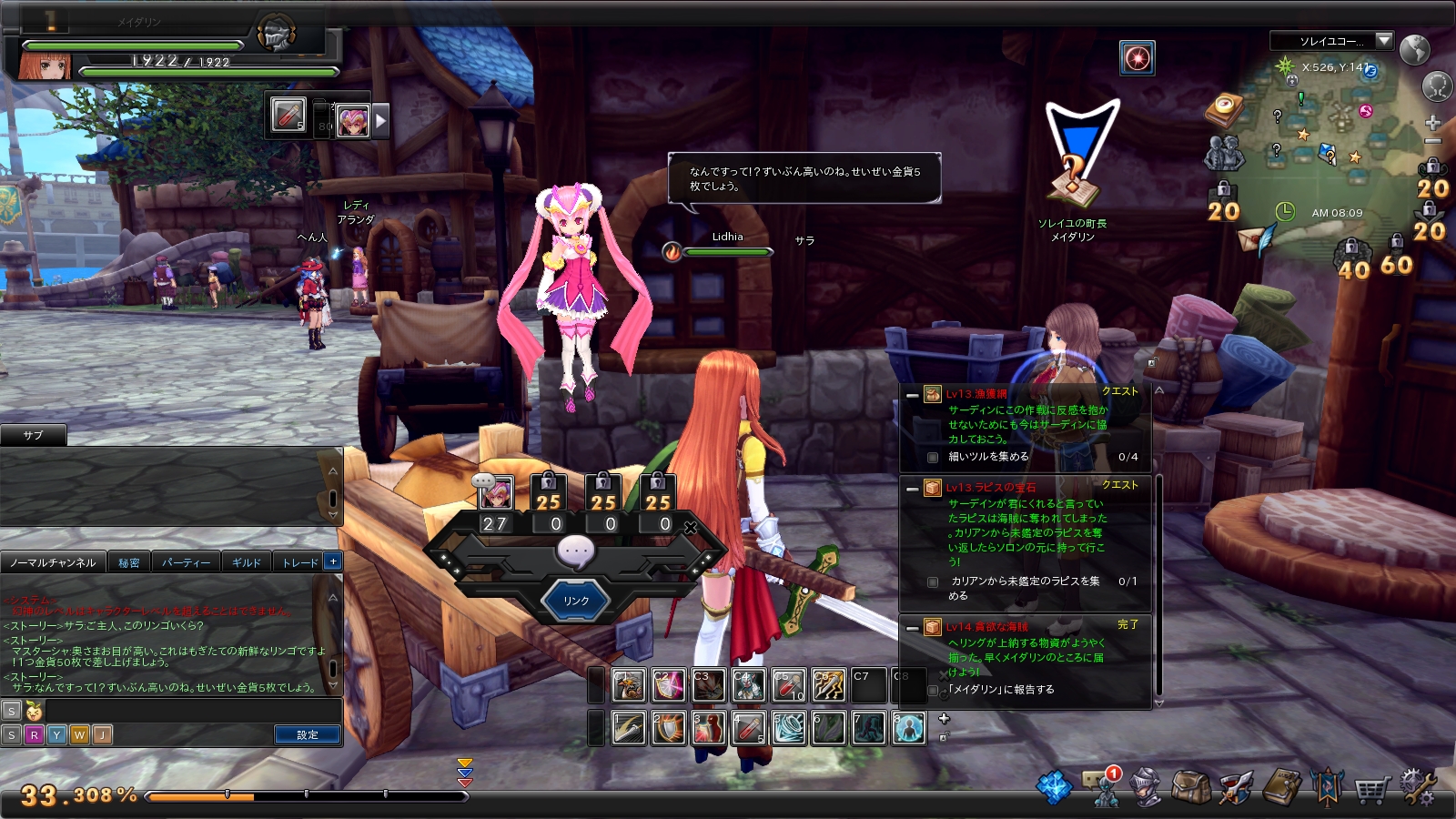The width and height of the screenshot is (1456, 819).
Task: Open the shopping cart item shop
Action: tap(1371, 789)
